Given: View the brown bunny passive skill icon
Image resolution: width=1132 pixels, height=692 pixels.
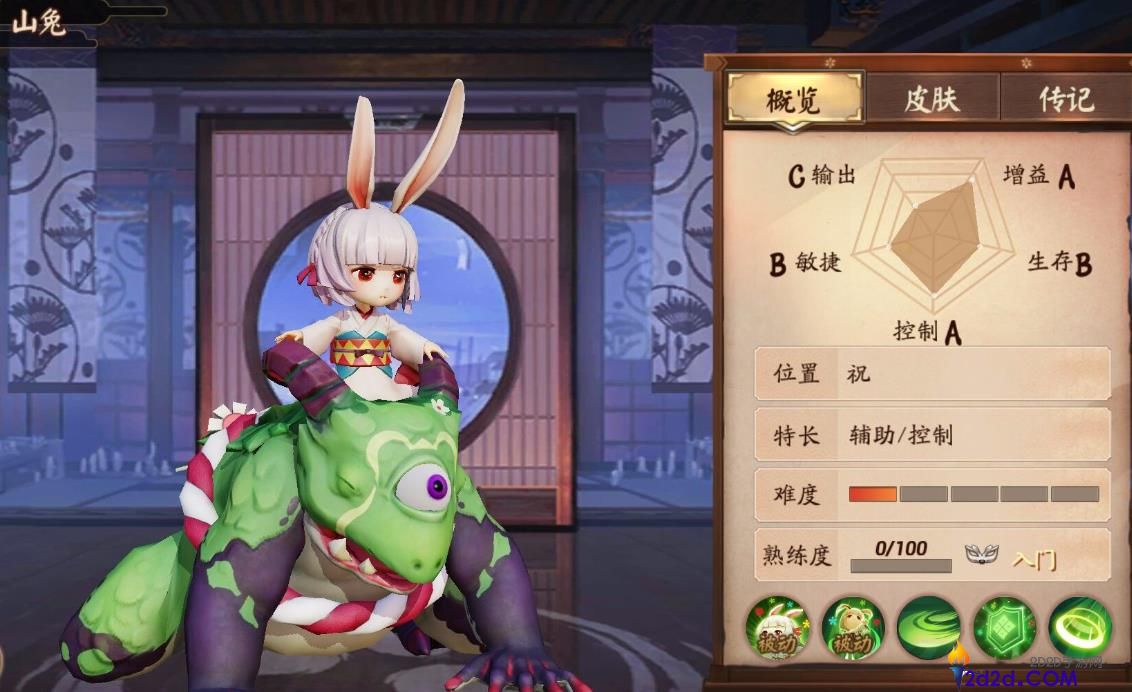Looking at the screenshot, I should point(852,627).
